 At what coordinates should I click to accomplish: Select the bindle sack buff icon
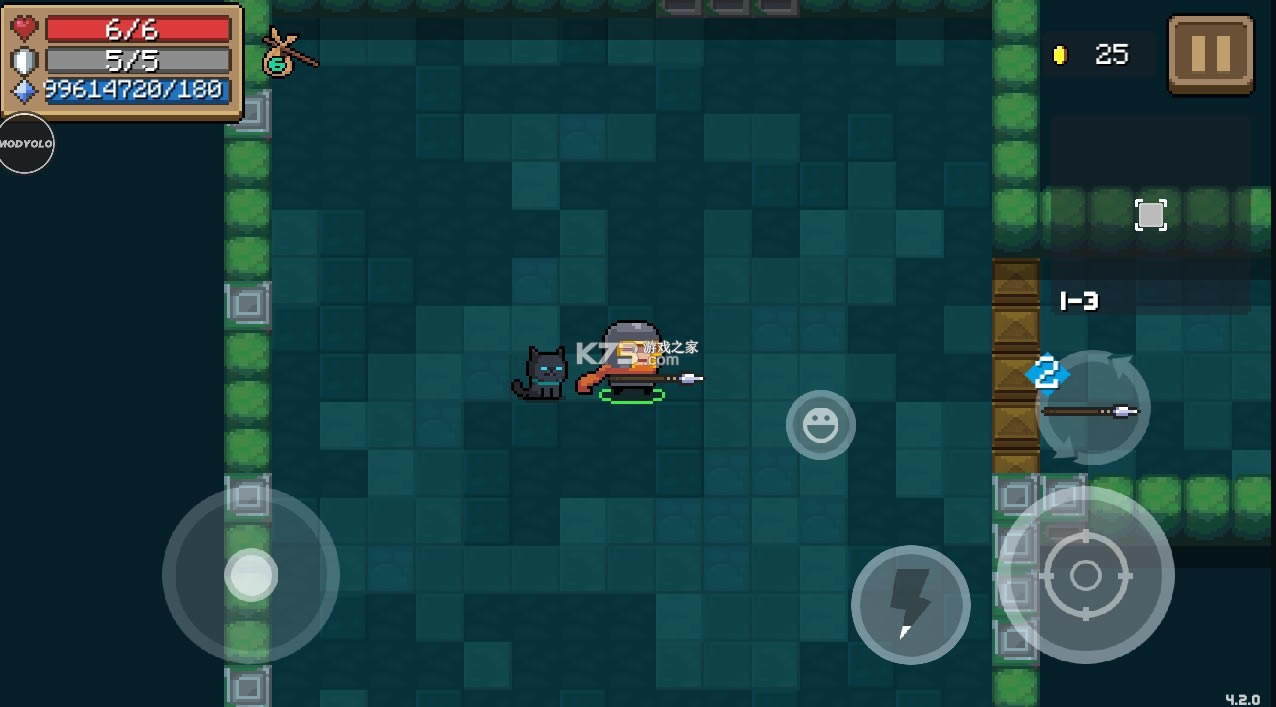point(285,53)
